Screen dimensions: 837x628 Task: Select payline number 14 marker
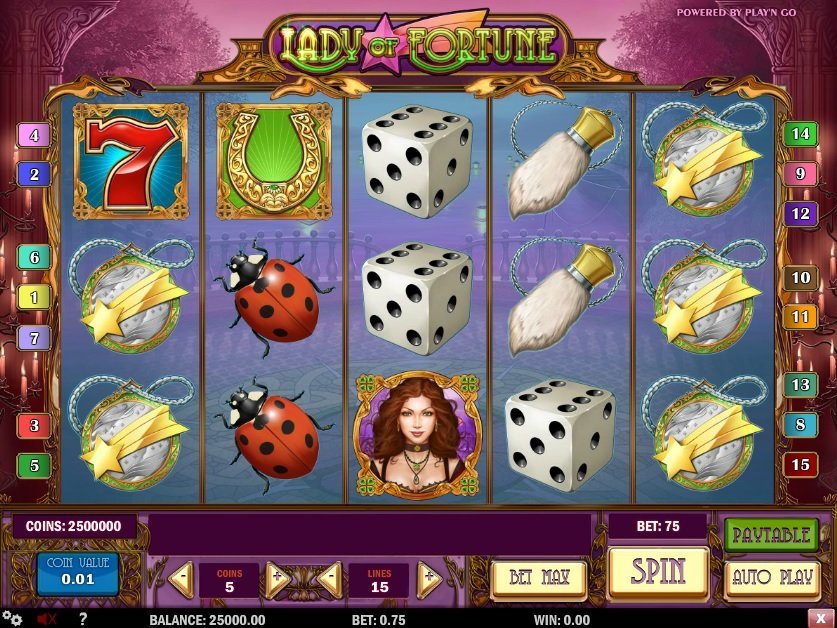tap(800, 133)
